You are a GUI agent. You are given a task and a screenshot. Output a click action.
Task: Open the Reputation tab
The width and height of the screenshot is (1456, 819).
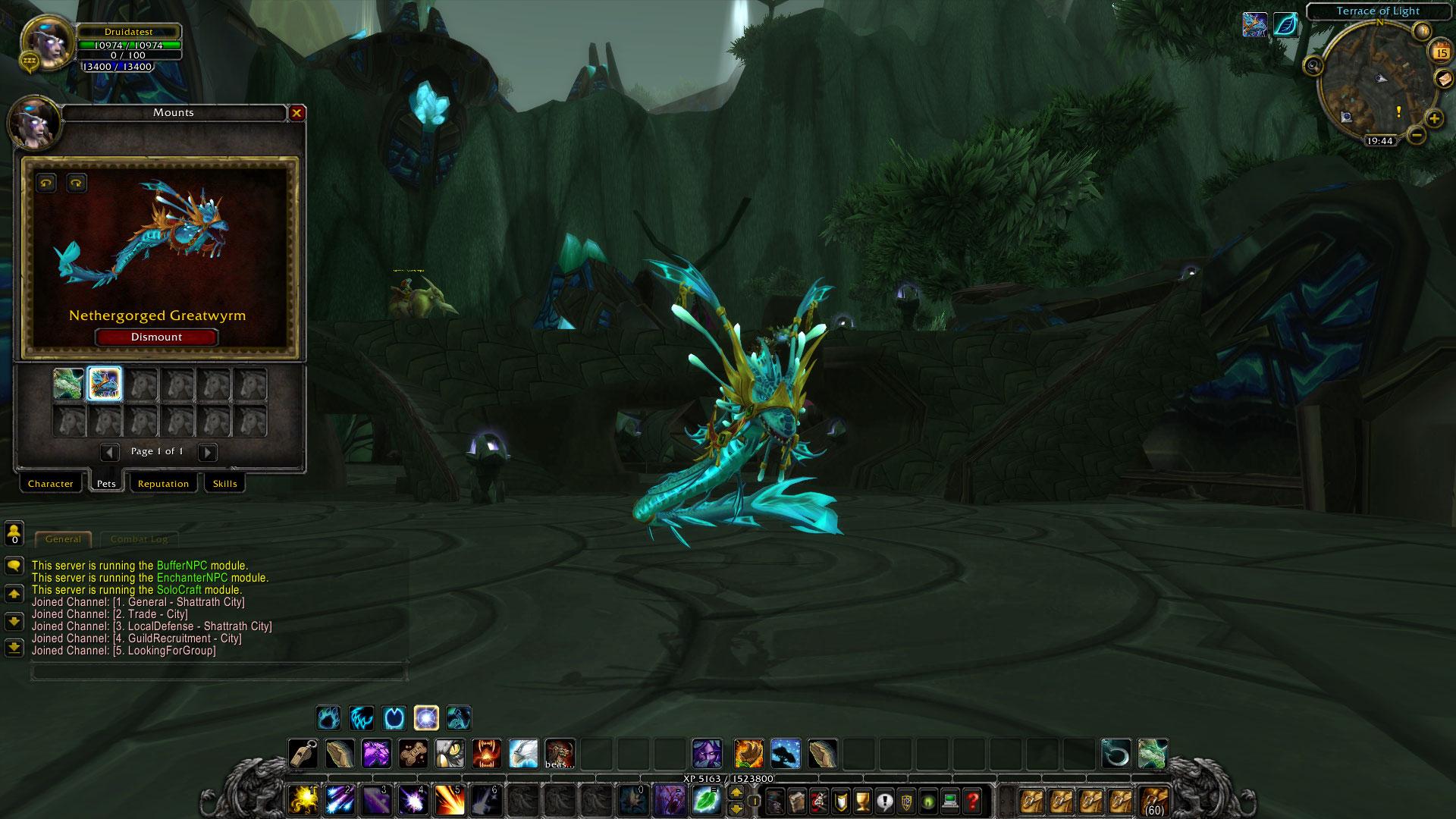coord(164,483)
